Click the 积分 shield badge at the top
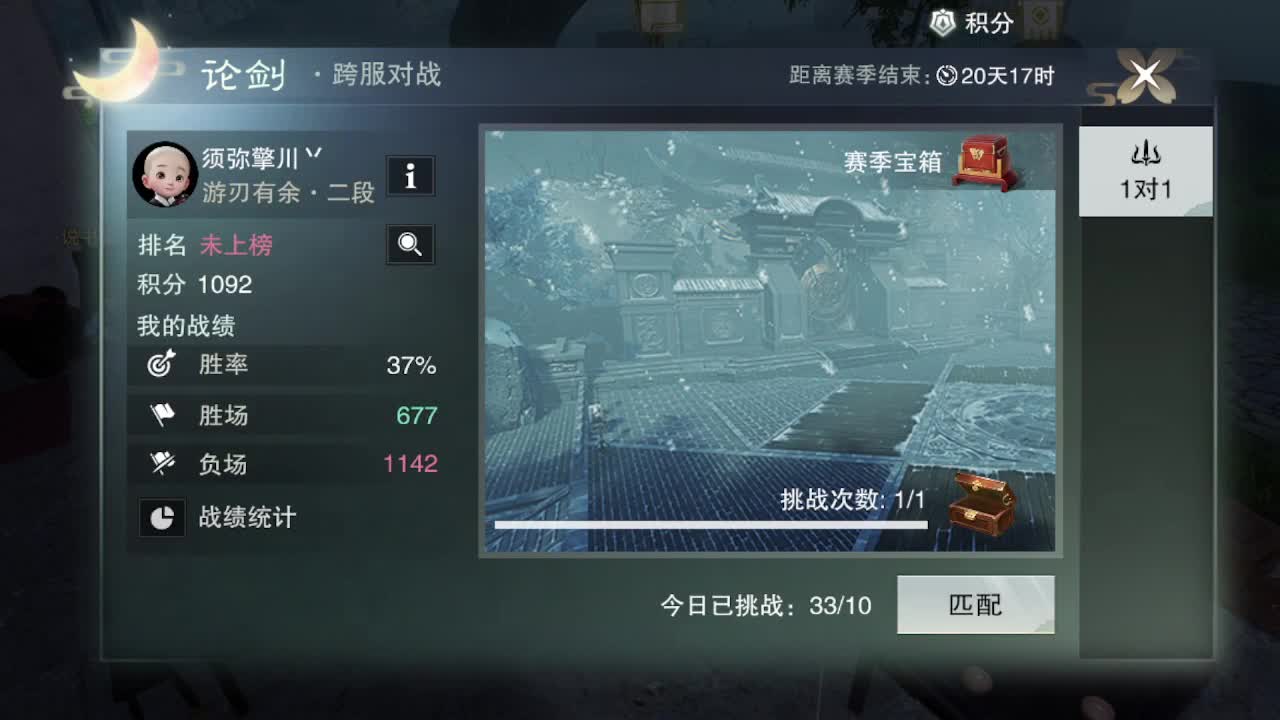 click(x=941, y=19)
